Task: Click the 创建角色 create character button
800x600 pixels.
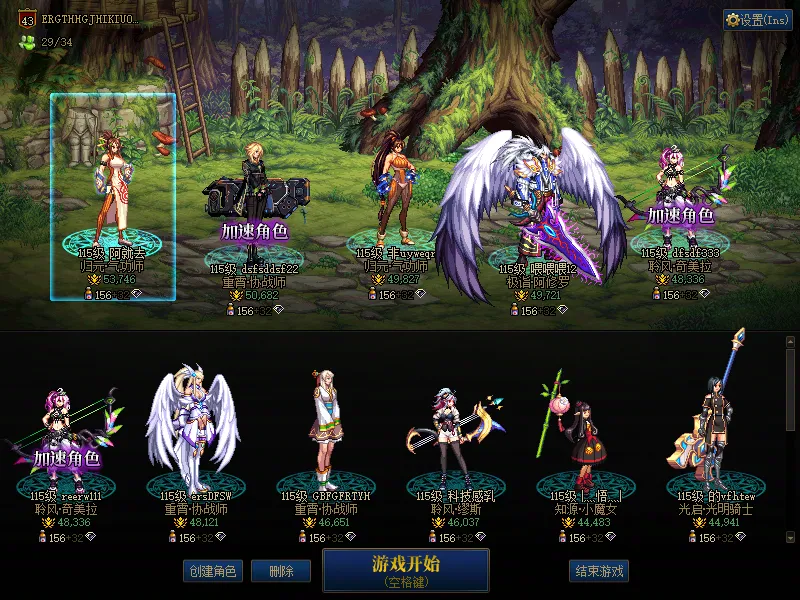Action: click(x=211, y=571)
